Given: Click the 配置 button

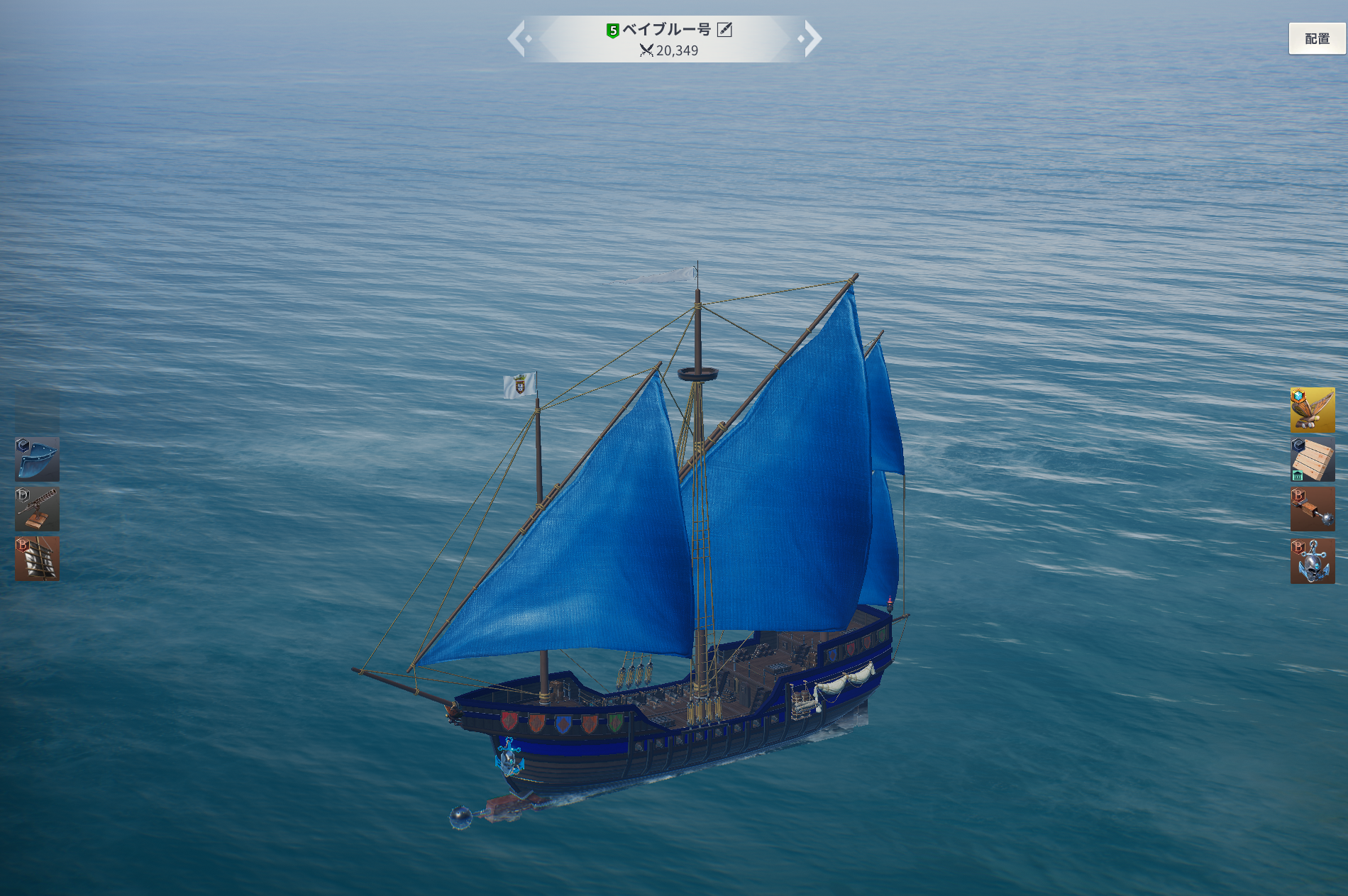Looking at the screenshot, I should pyautogui.click(x=1317, y=38).
